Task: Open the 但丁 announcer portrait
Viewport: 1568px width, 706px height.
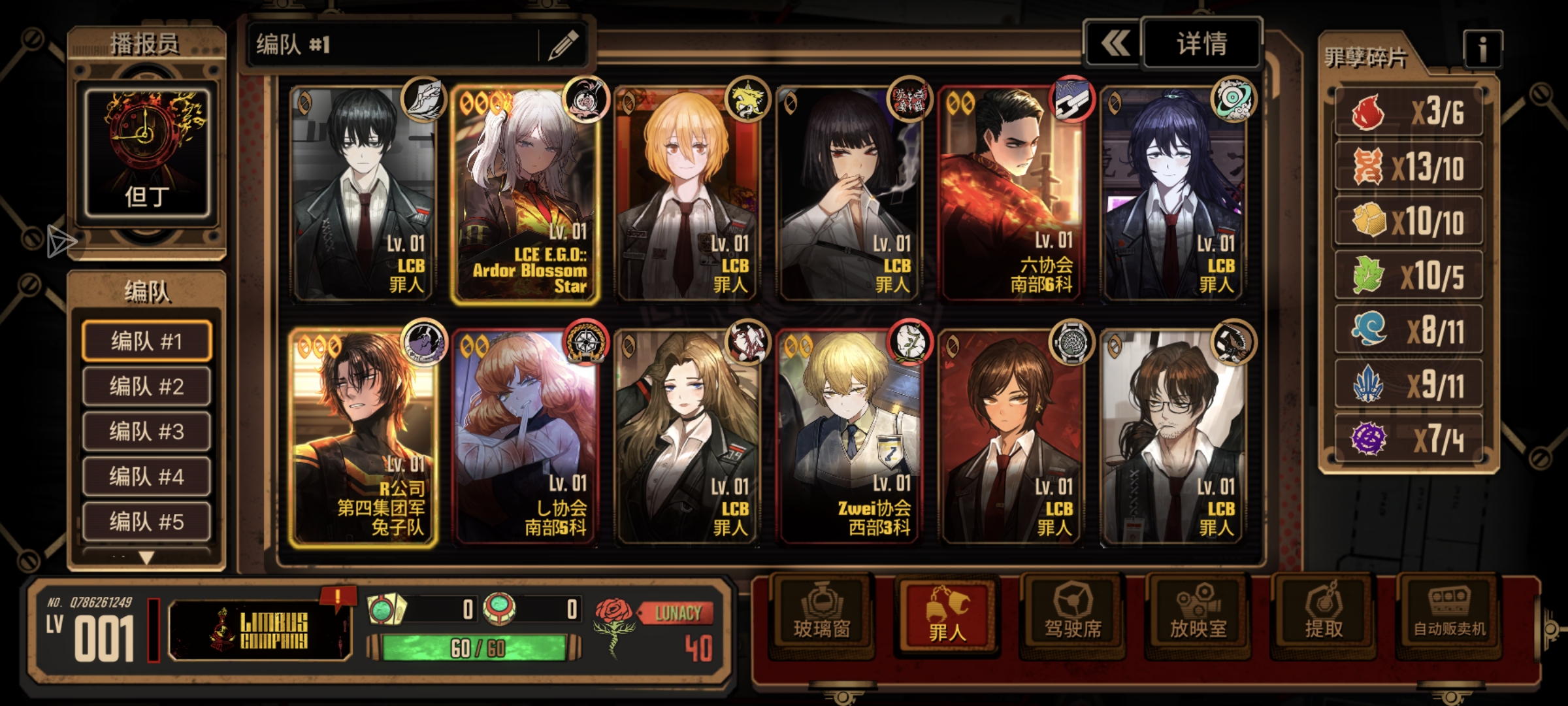Action: [x=147, y=154]
